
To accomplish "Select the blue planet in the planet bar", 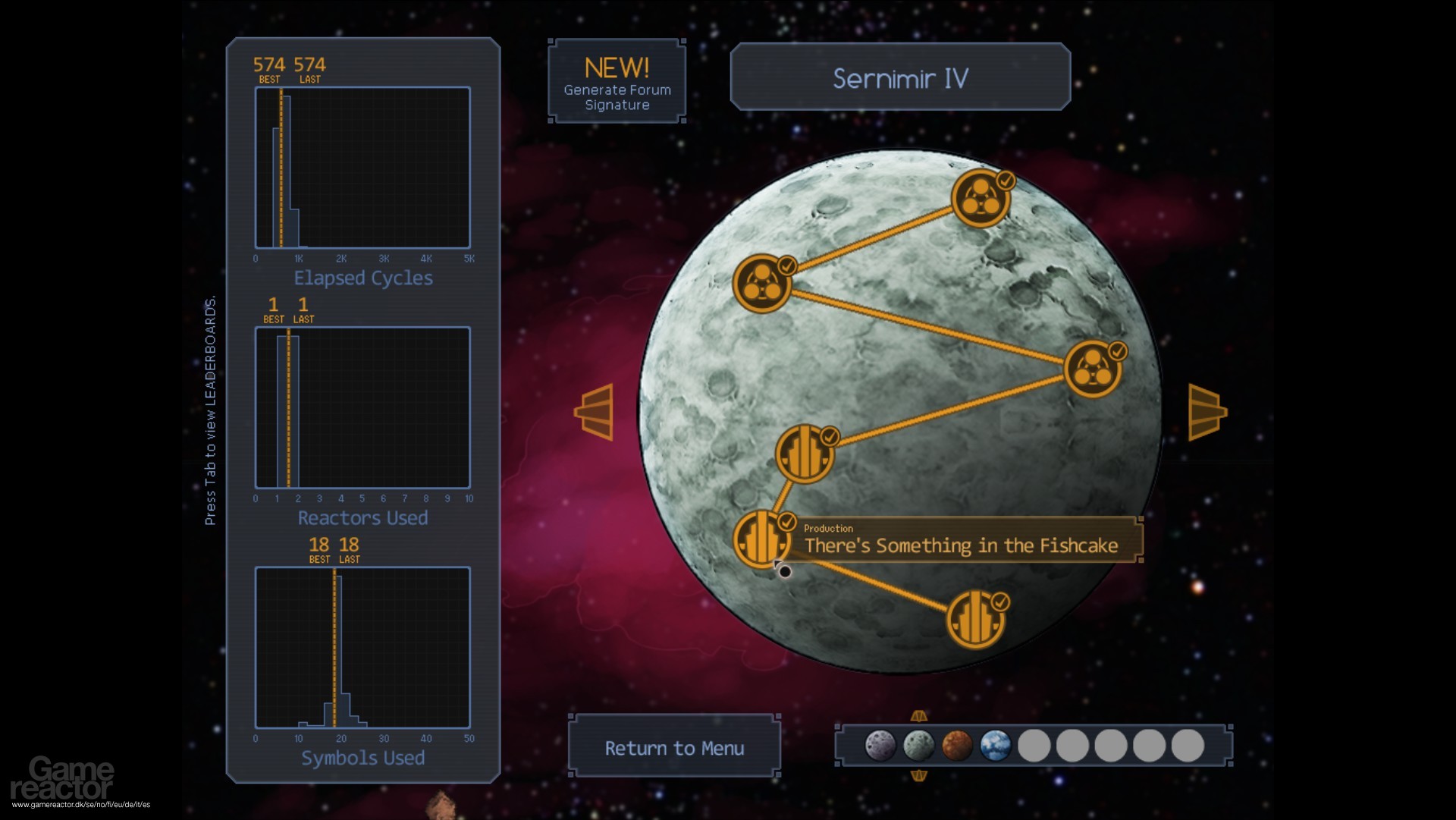I will tap(995, 746).
